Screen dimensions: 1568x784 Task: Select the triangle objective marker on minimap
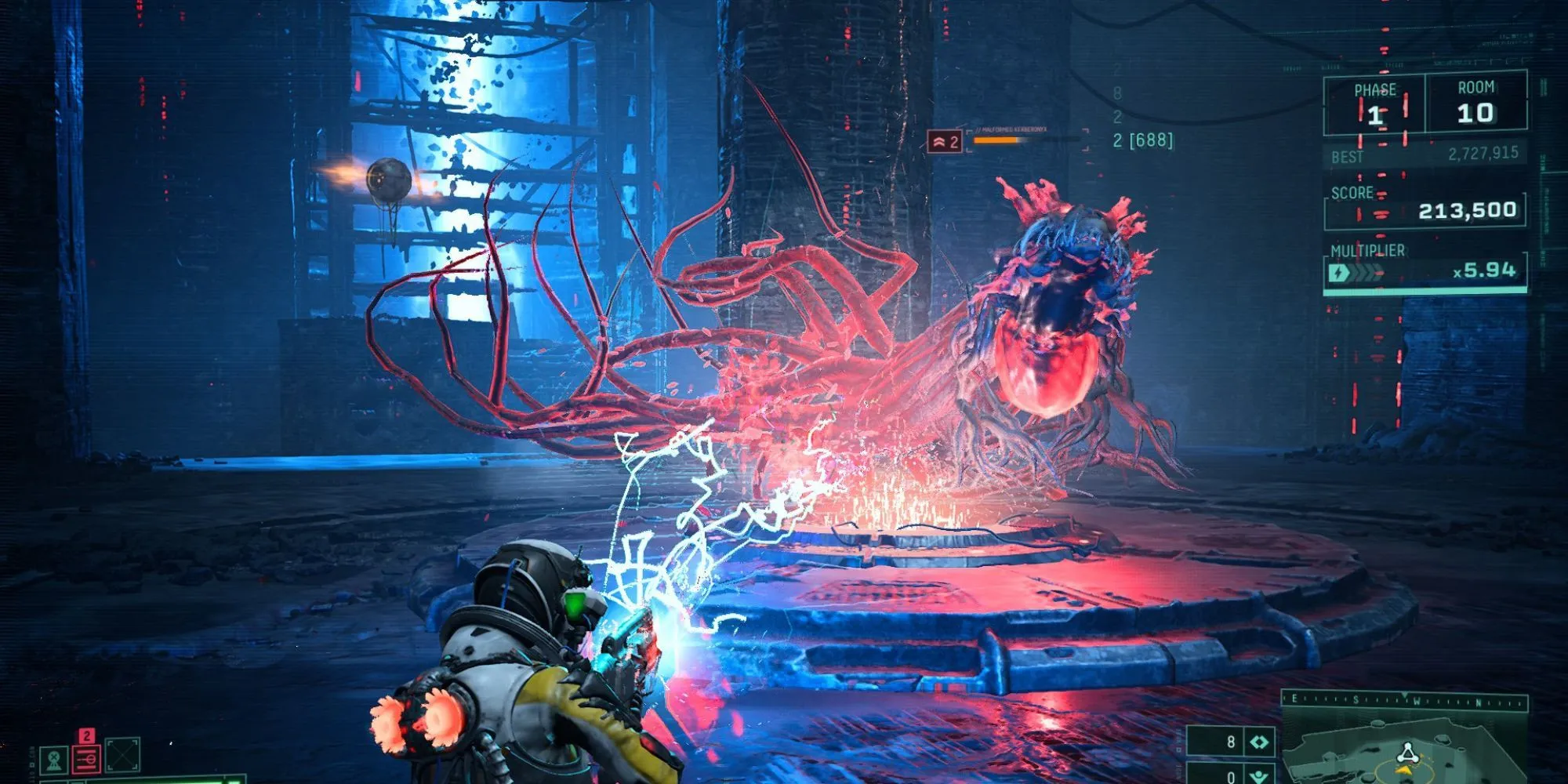(1407, 751)
